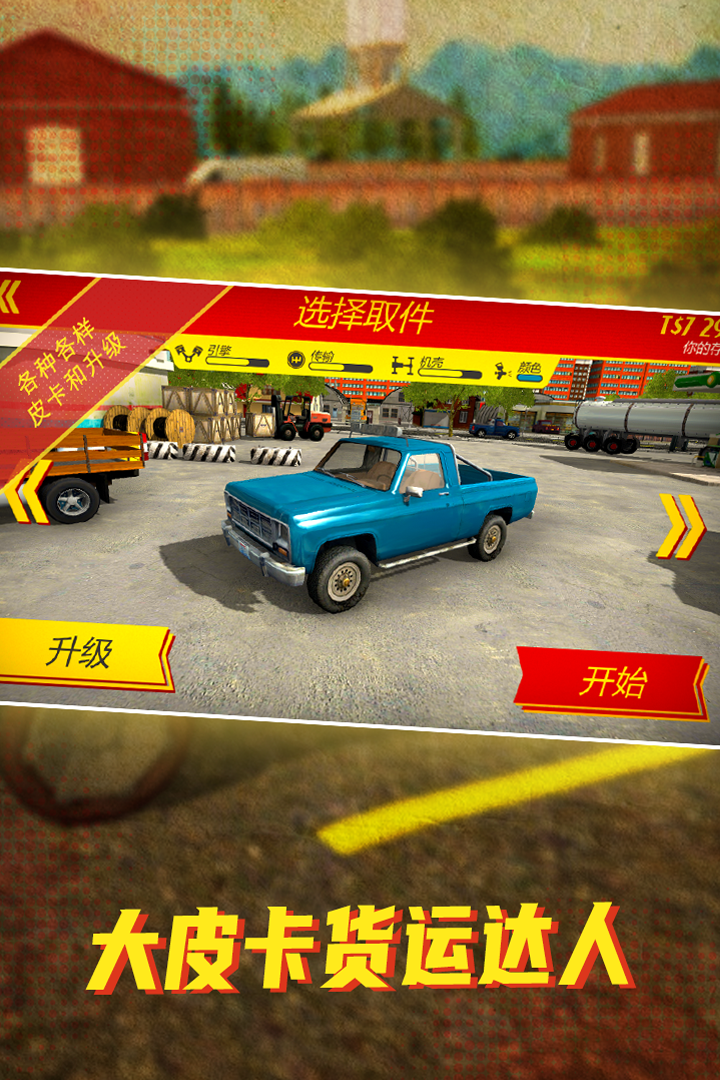This screenshot has height=1080, width=720.
Task: Start the game with 开始 button
Action: pos(612,683)
